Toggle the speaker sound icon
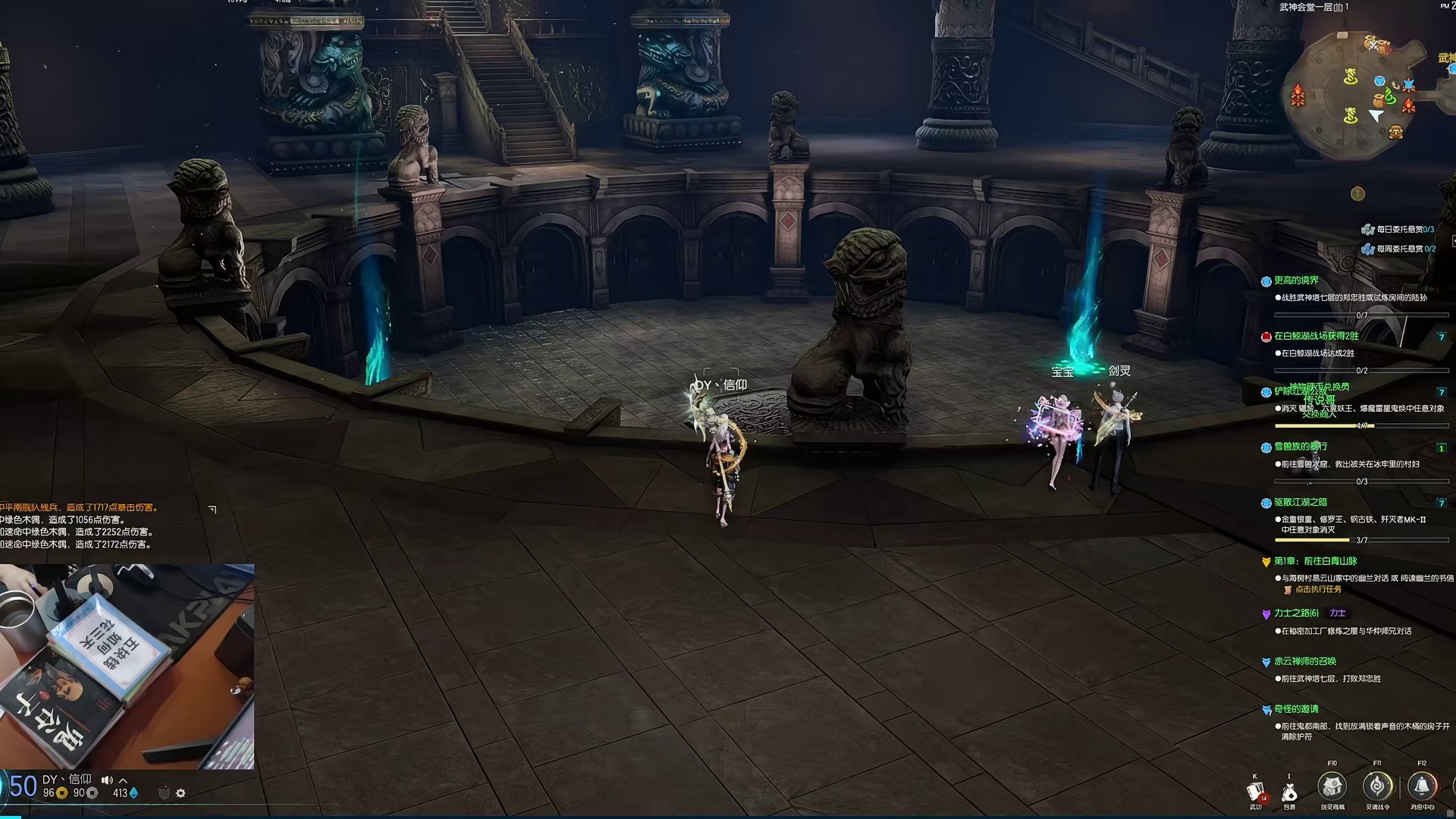Viewport: 1456px width, 819px height. point(107,780)
